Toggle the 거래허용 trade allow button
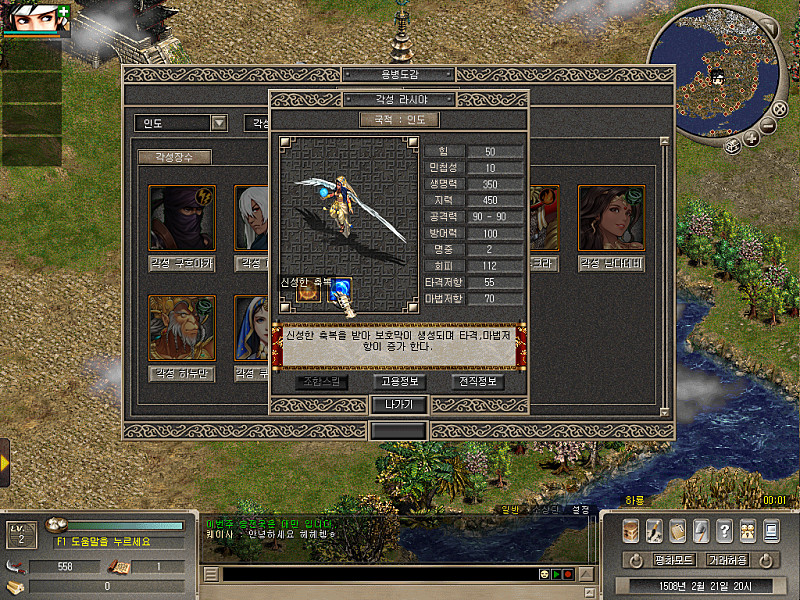Screen dimensions: 800x600 coord(726,560)
